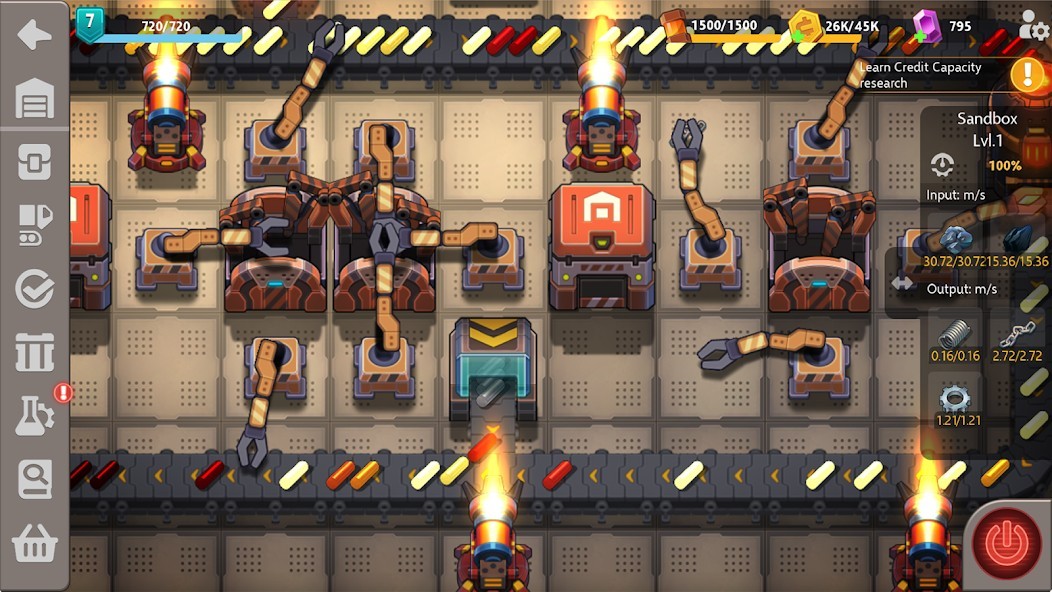This screenshot has height=592, width=1052.
Task: Click the Sandbox efficiency gauge icon
Action: (942, 165)
